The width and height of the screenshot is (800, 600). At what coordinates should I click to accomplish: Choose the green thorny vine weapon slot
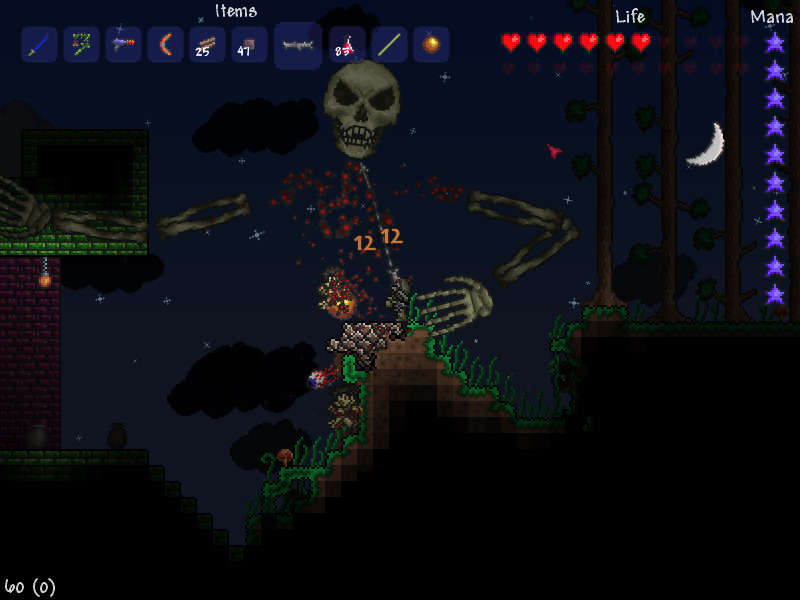tap(82, 45)
